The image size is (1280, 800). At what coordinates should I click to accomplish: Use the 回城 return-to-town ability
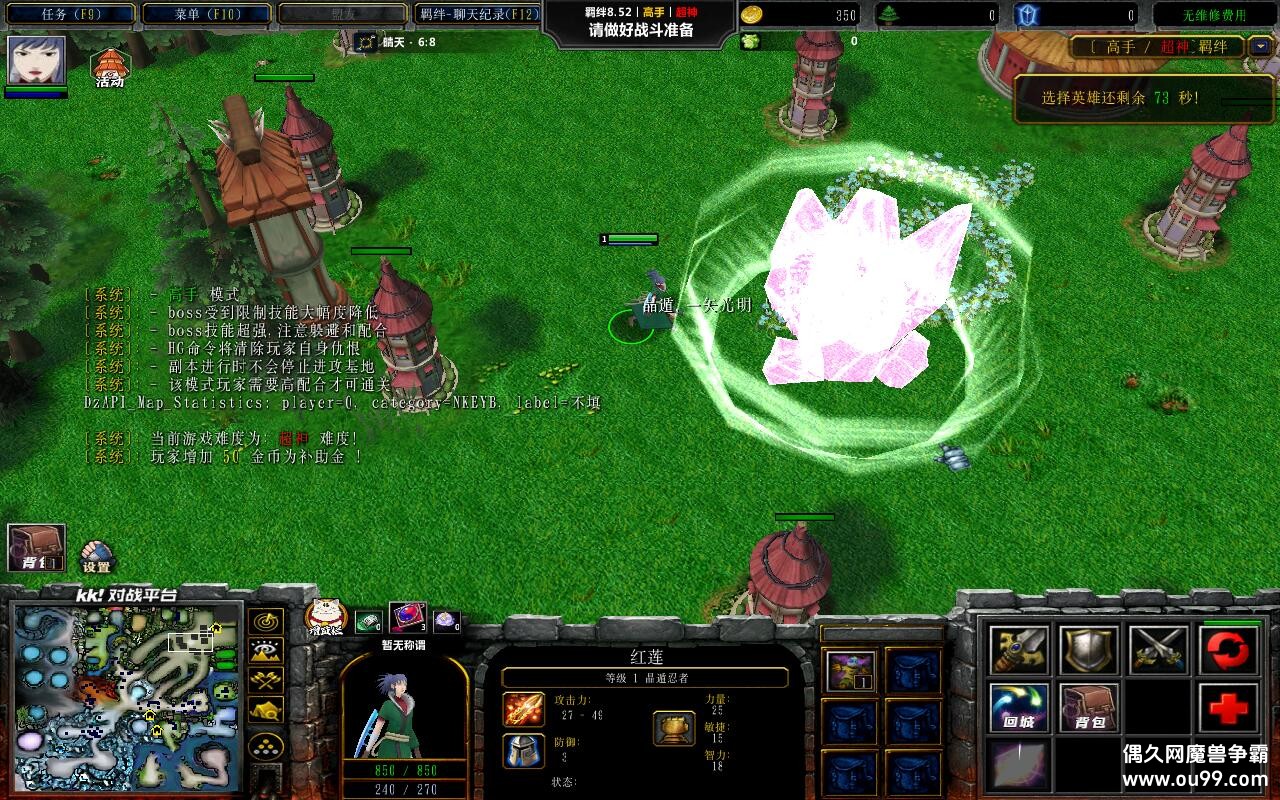[1019, 709]
